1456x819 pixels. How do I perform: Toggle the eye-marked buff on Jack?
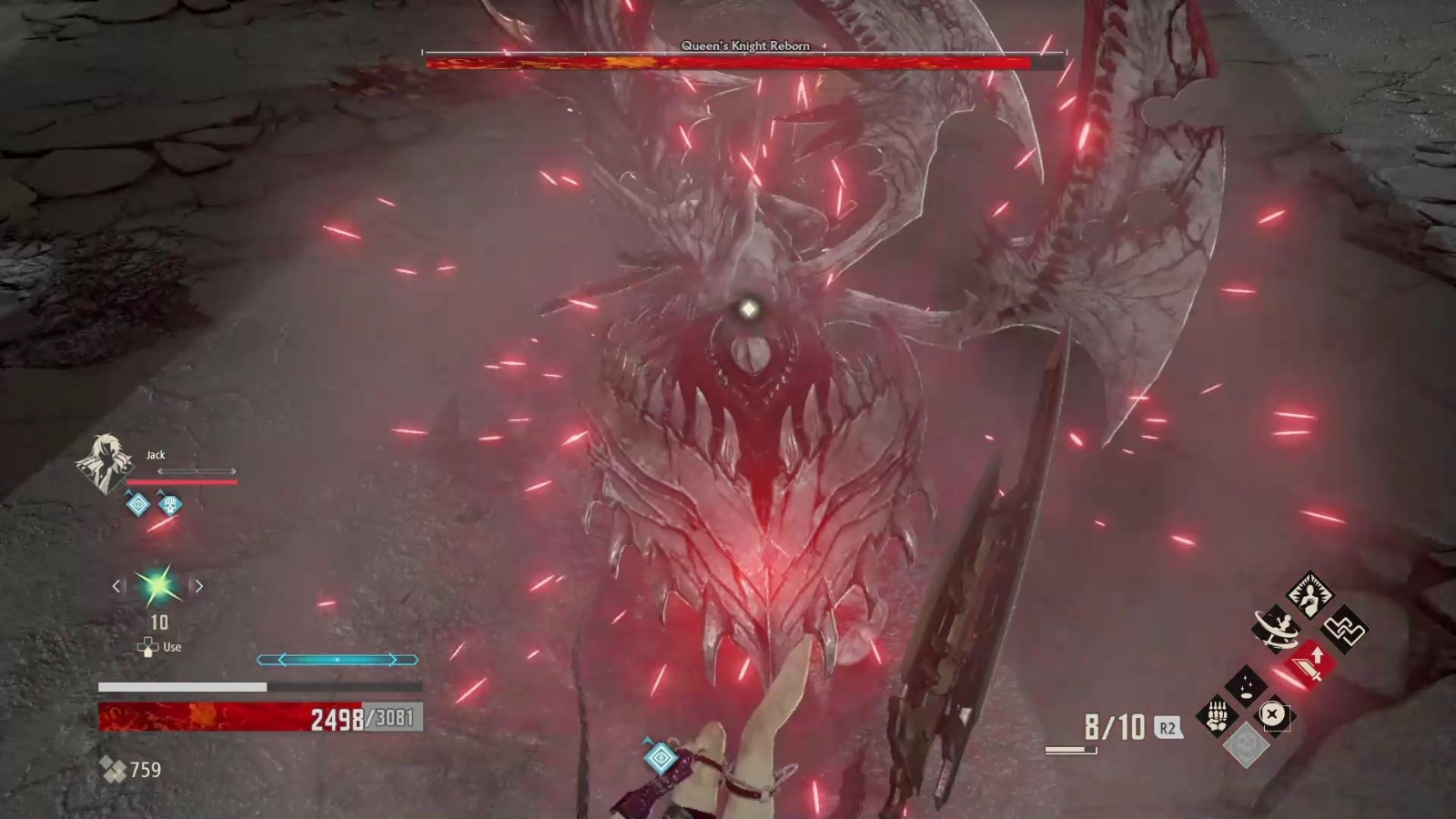(x=136, y=506)
